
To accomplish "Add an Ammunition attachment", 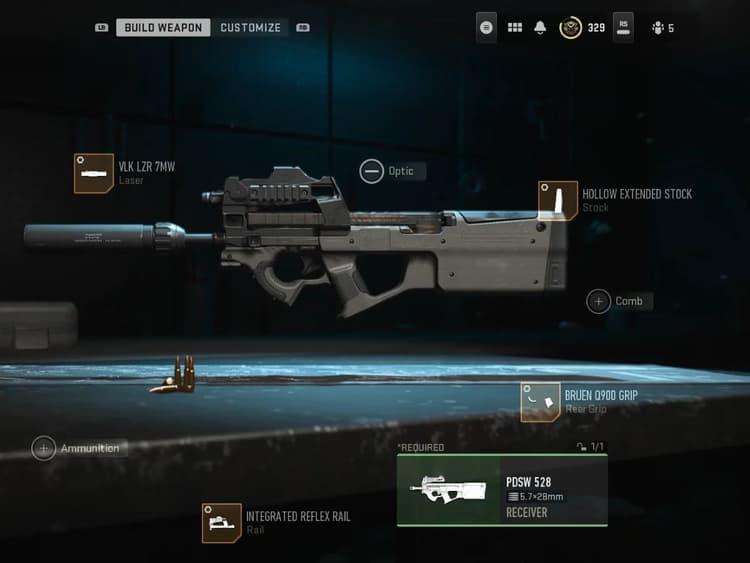I will tap(44, 448).
